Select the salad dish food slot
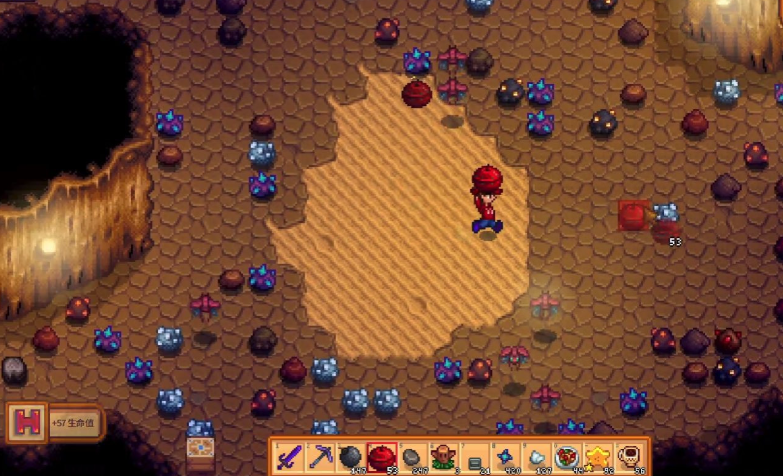This screenshot has width=783, height=476. coord(568,458)
